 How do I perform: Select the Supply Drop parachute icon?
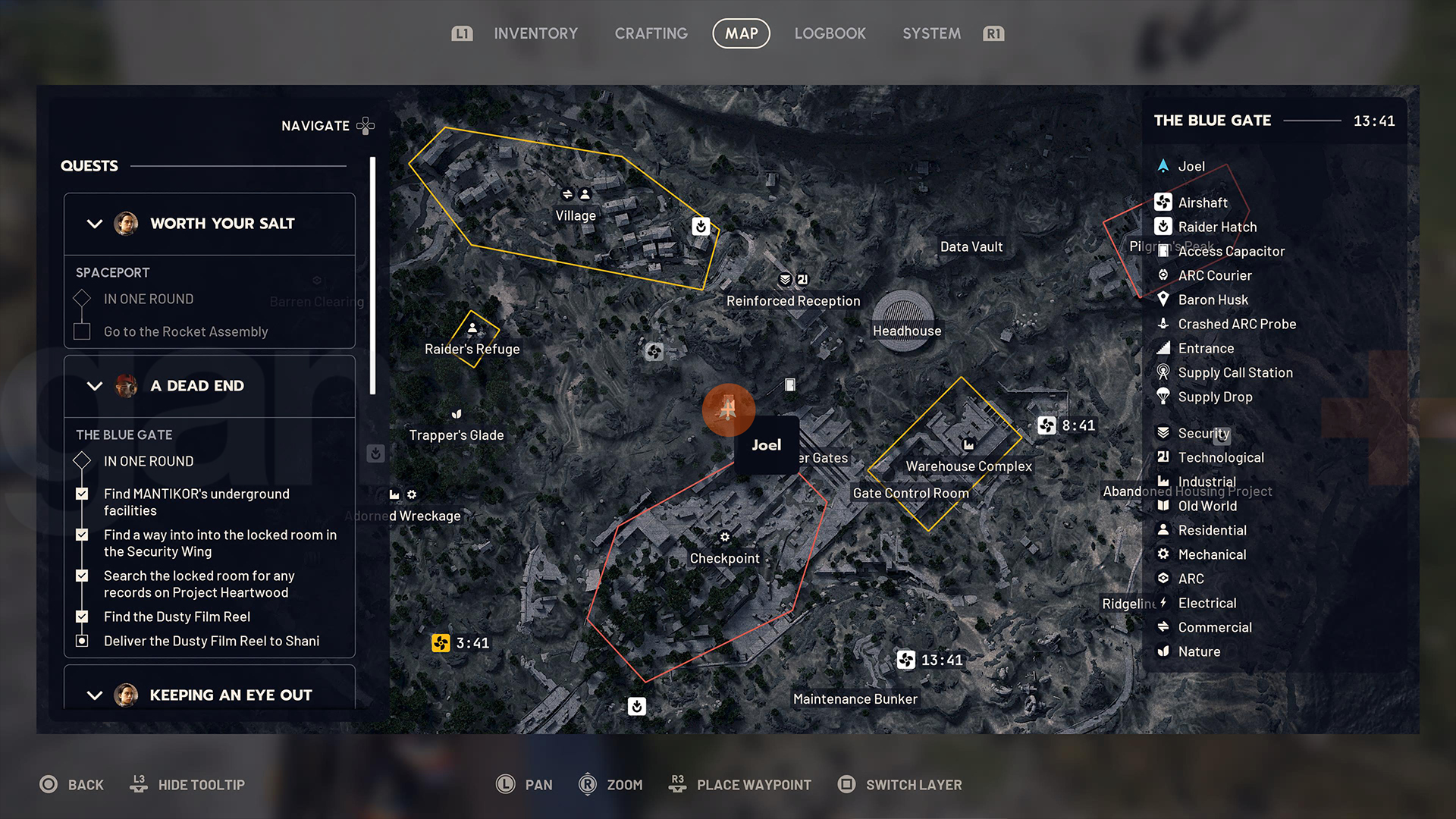pyautogui.click(x=1163, y=397)
